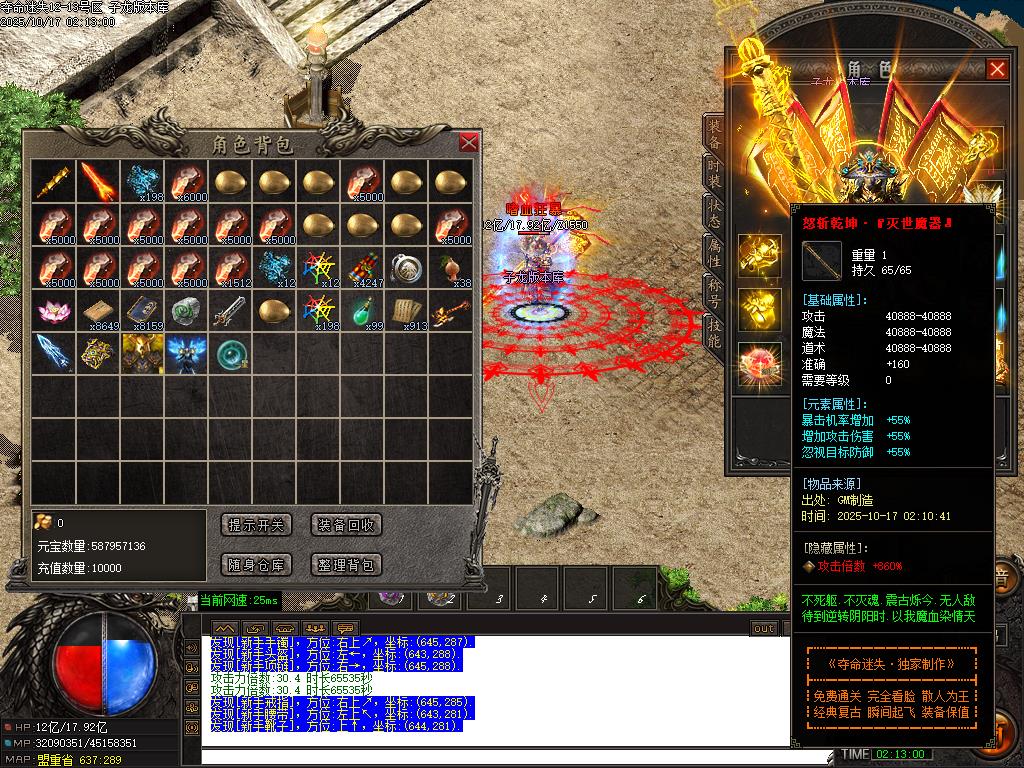Image resolution: width=1024 pixels, height=768 pixels.
Task: Switch to the 装备 equipment tab
Action: click(714, 134)
